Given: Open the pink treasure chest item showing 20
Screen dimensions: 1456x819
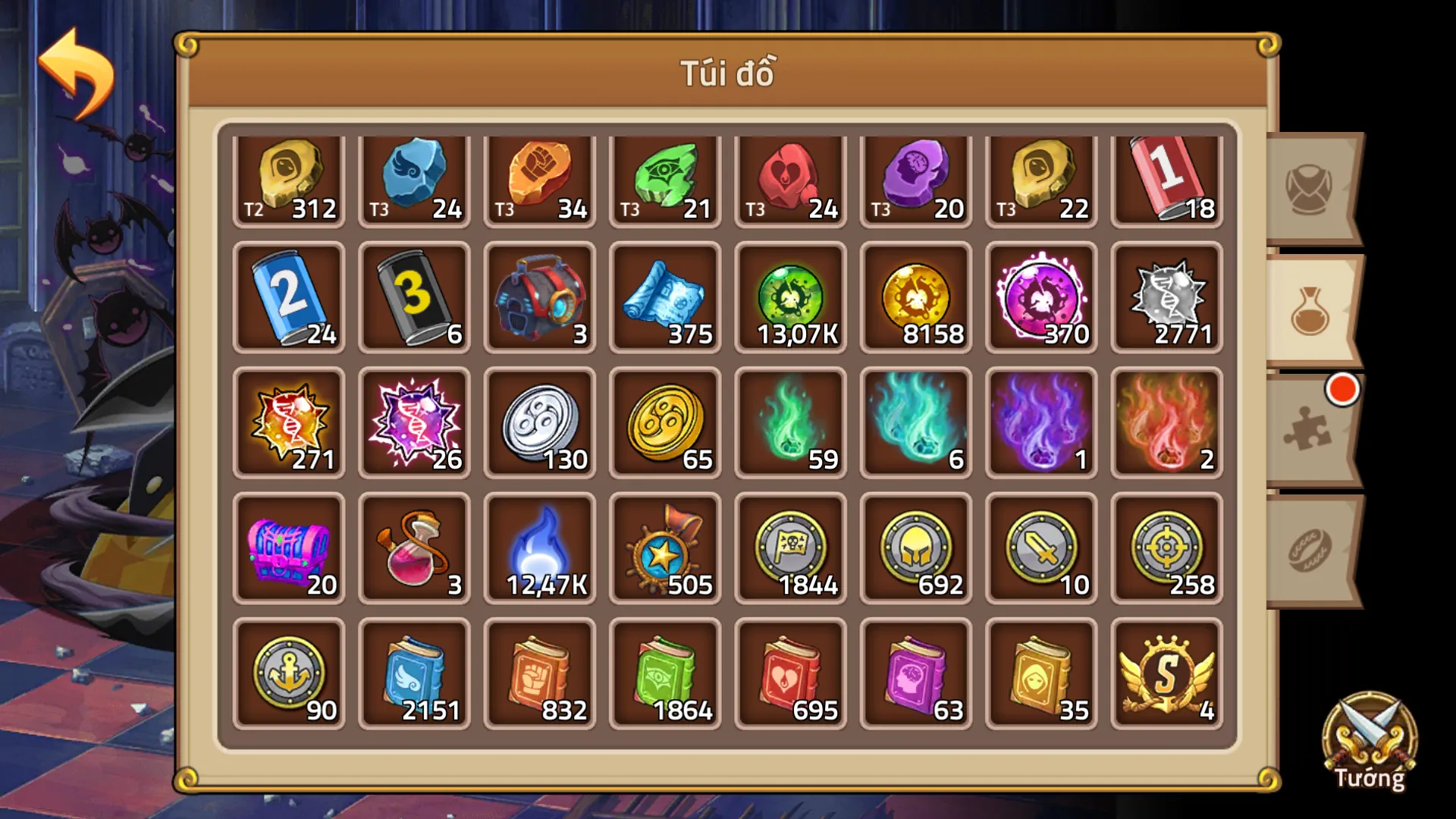Looking at the screenshot, I should [x=288, y=548].
